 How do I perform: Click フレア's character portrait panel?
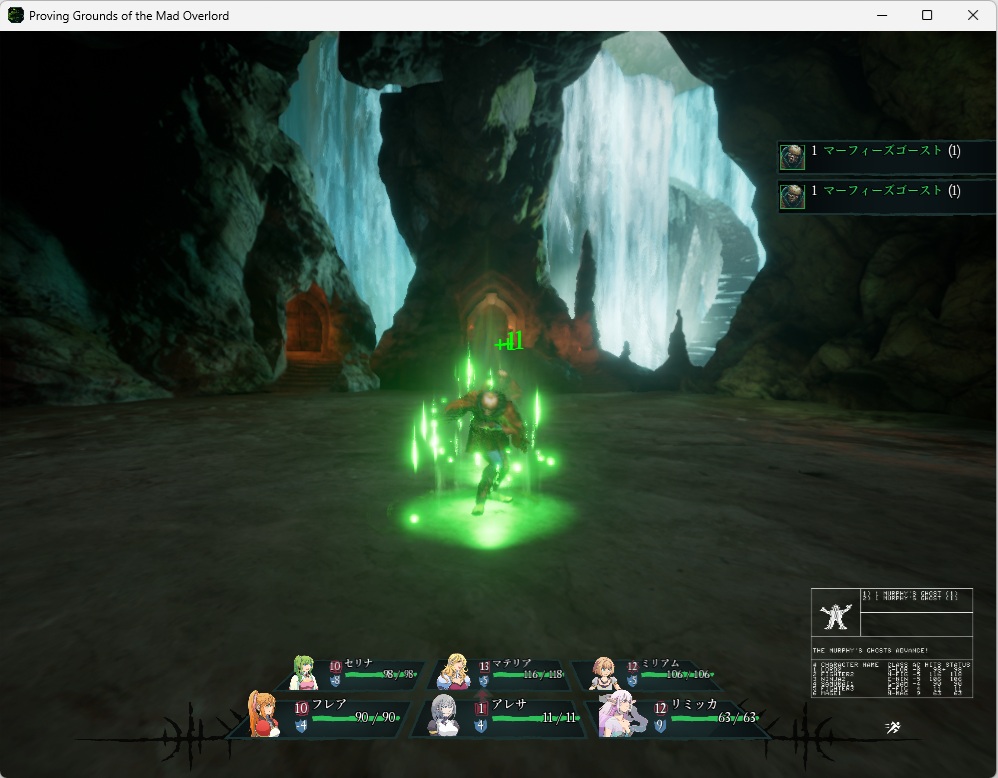coord(322,715)
